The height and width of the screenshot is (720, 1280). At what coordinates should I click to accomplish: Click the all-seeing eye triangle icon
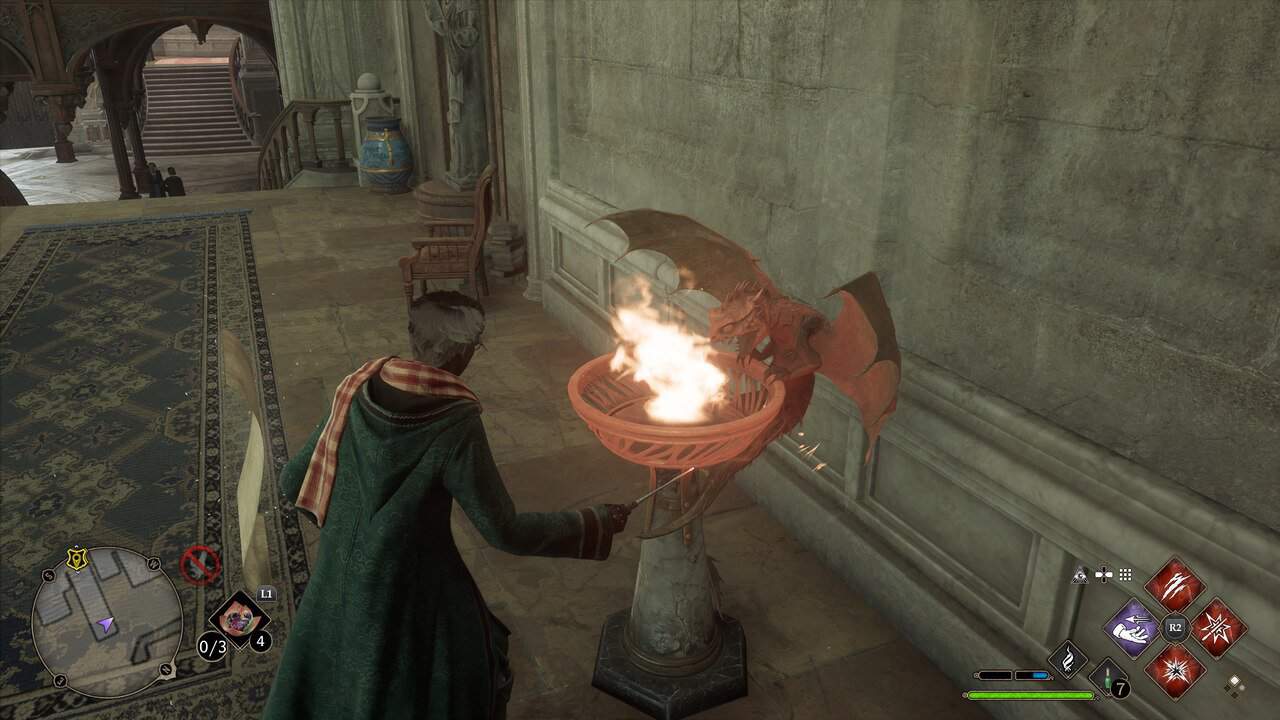[1081, 574]
